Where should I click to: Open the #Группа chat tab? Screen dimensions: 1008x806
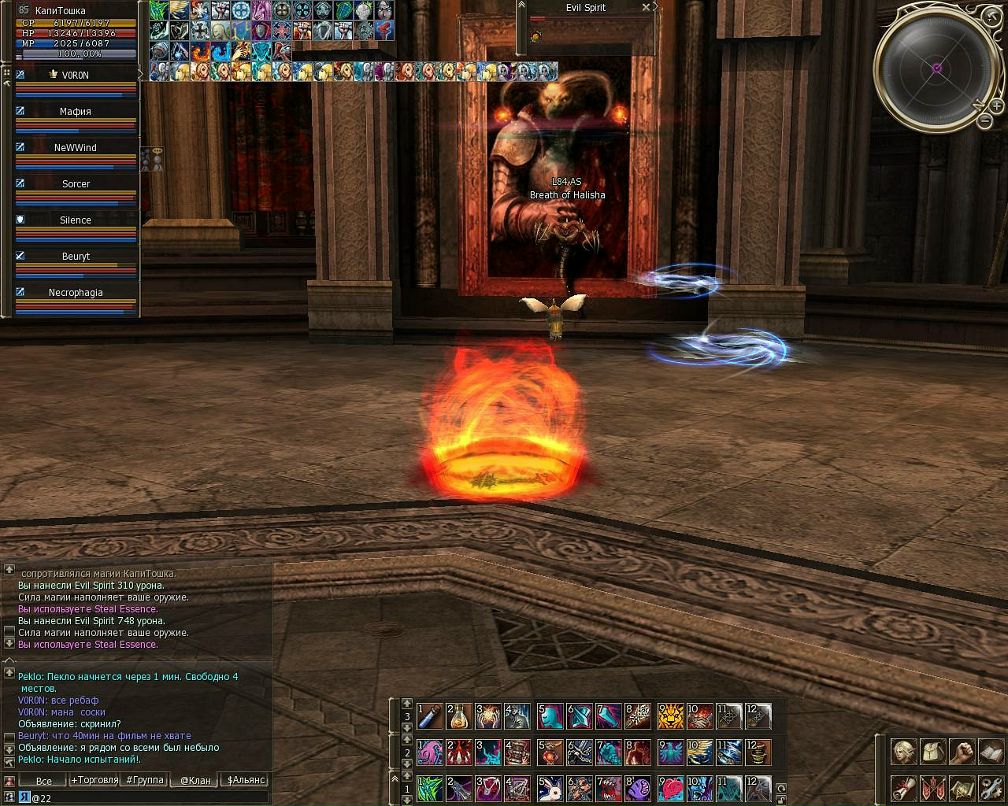(144, 780)
